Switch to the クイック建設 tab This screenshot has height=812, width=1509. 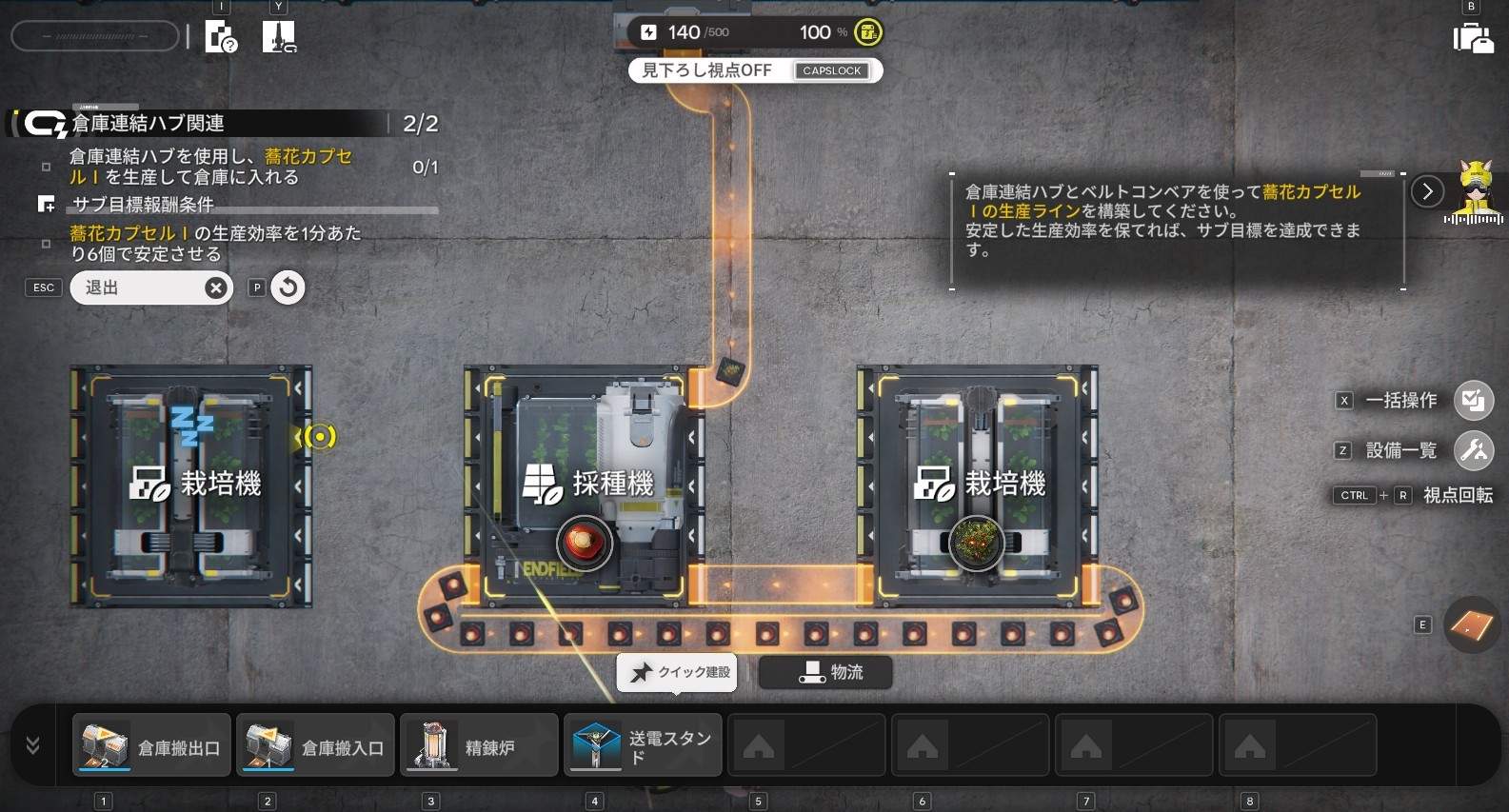pos(678,672)
